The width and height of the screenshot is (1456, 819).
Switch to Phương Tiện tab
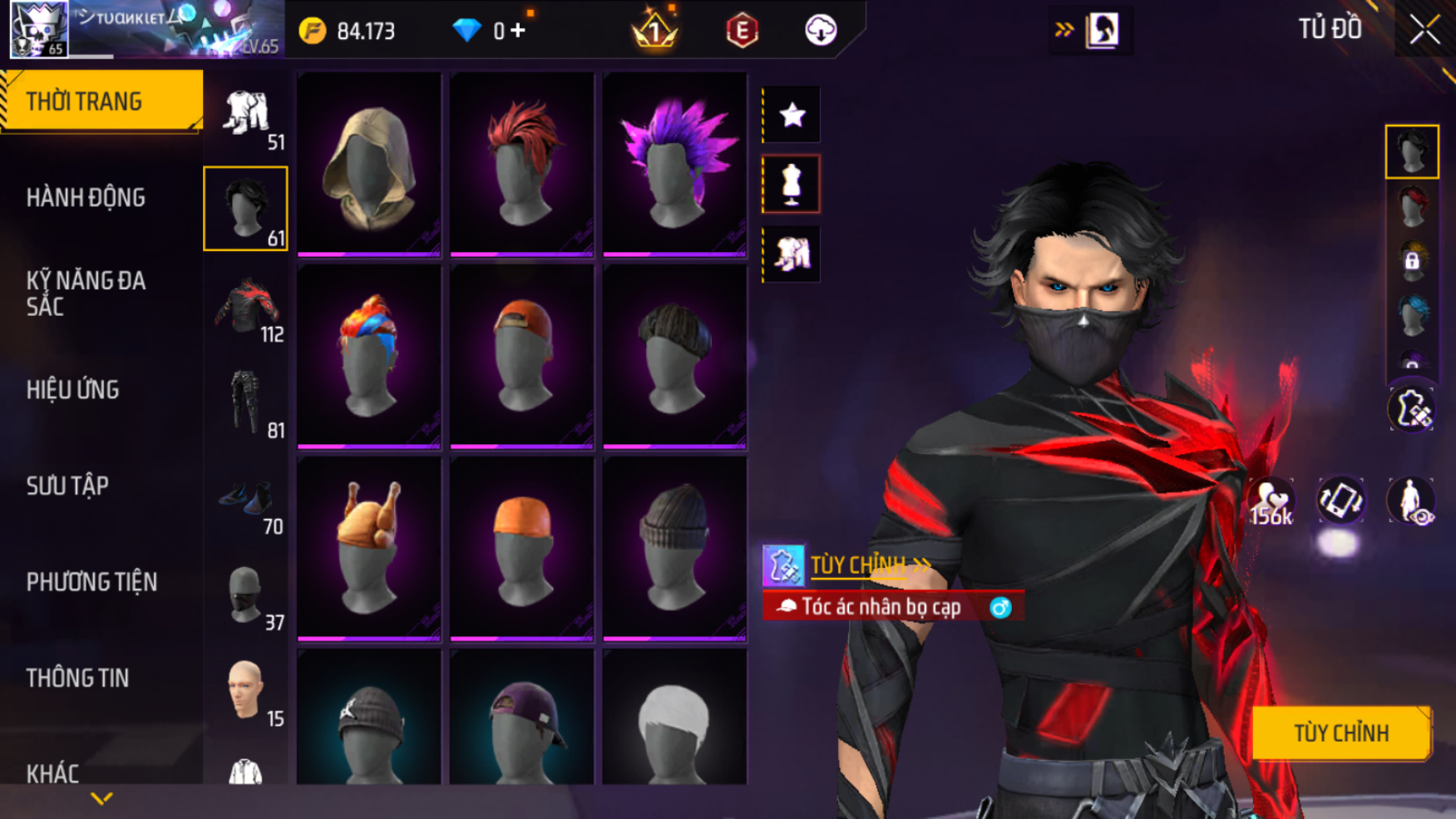pos(91,582)
